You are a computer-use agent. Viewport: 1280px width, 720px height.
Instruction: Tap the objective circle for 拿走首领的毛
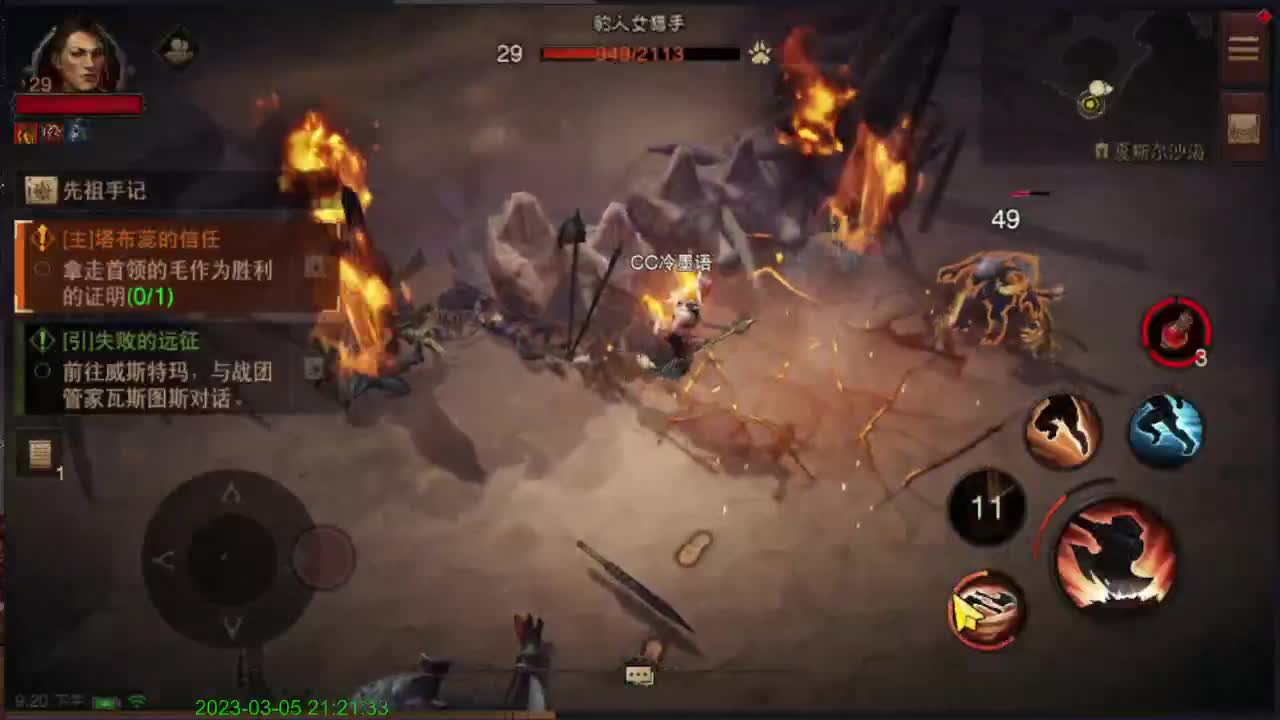(x=40, y=268)
